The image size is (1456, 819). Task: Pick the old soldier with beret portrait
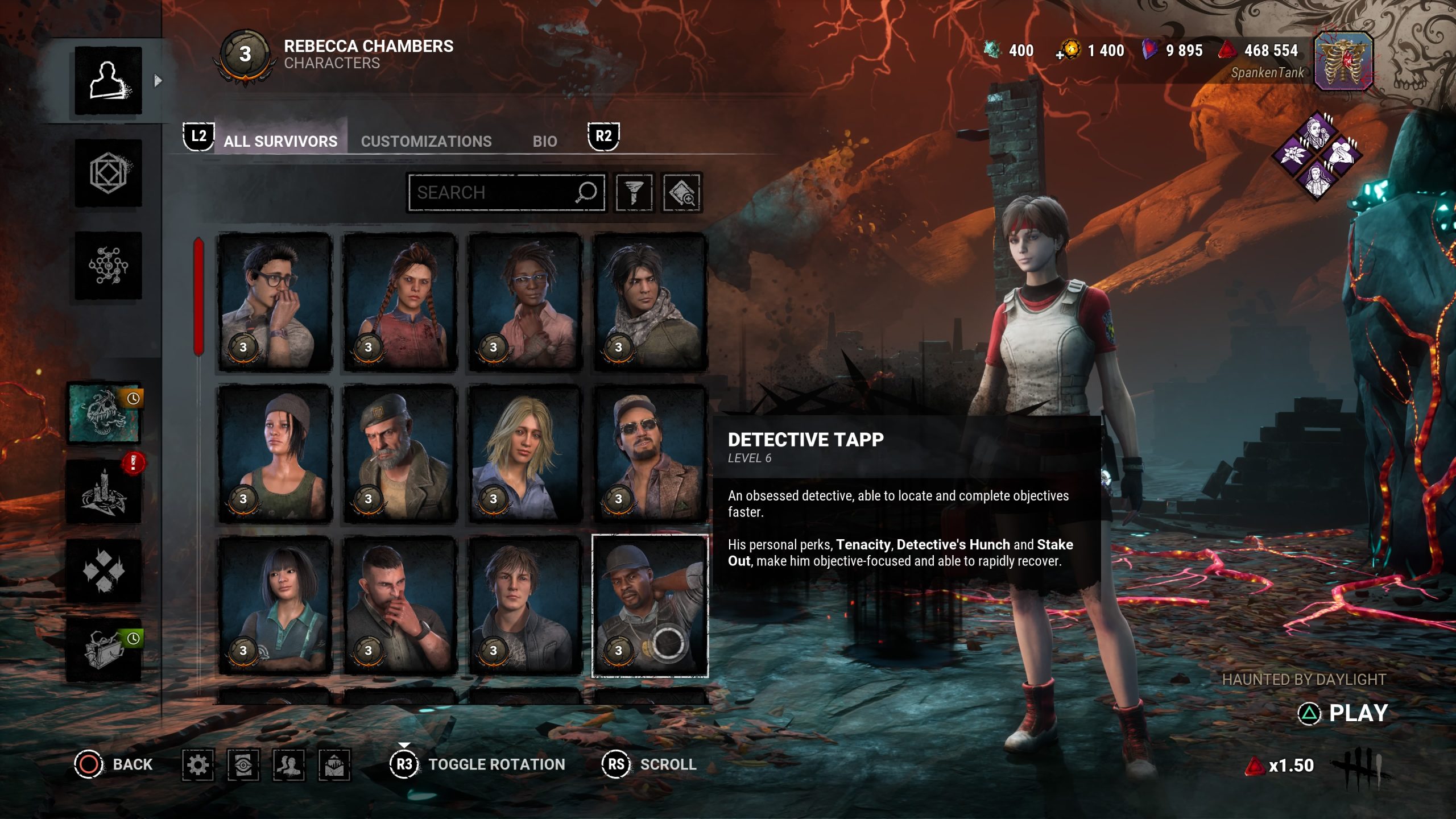(400, 453)
